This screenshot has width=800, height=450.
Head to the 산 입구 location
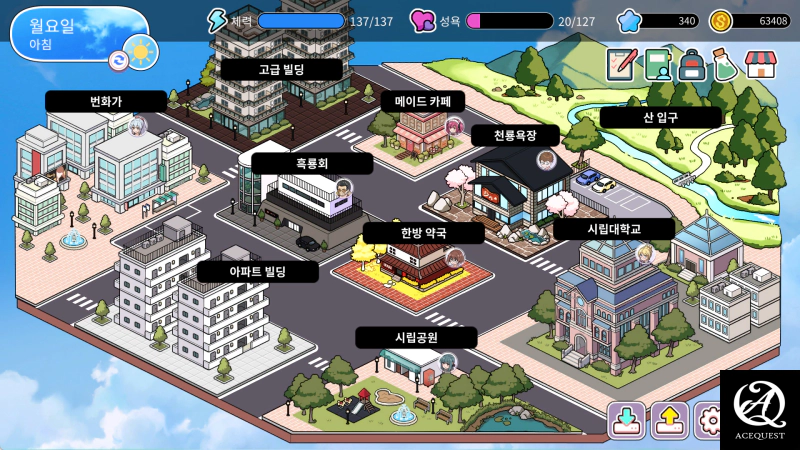660,117
